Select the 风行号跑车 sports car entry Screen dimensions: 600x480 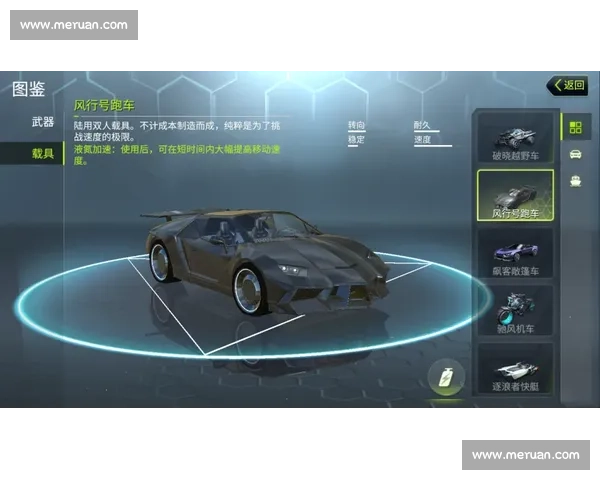pos(515,195)
